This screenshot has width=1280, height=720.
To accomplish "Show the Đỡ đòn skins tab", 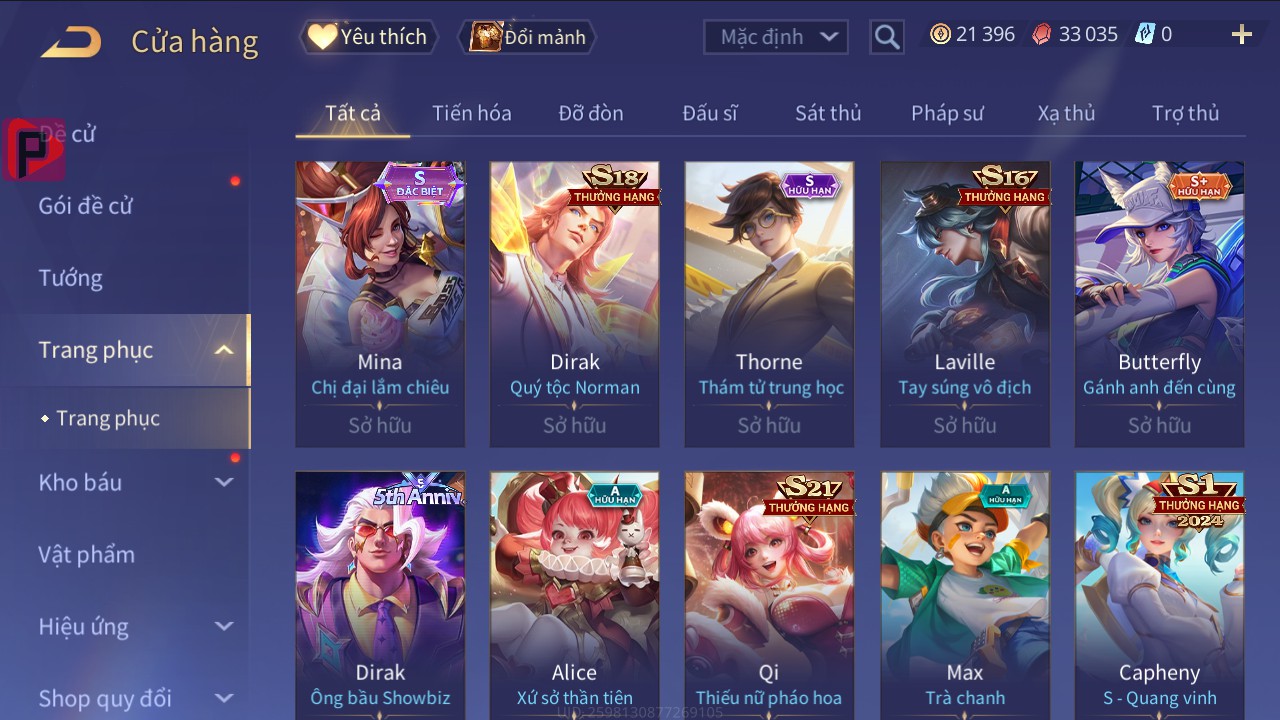I will click(590, 113).
